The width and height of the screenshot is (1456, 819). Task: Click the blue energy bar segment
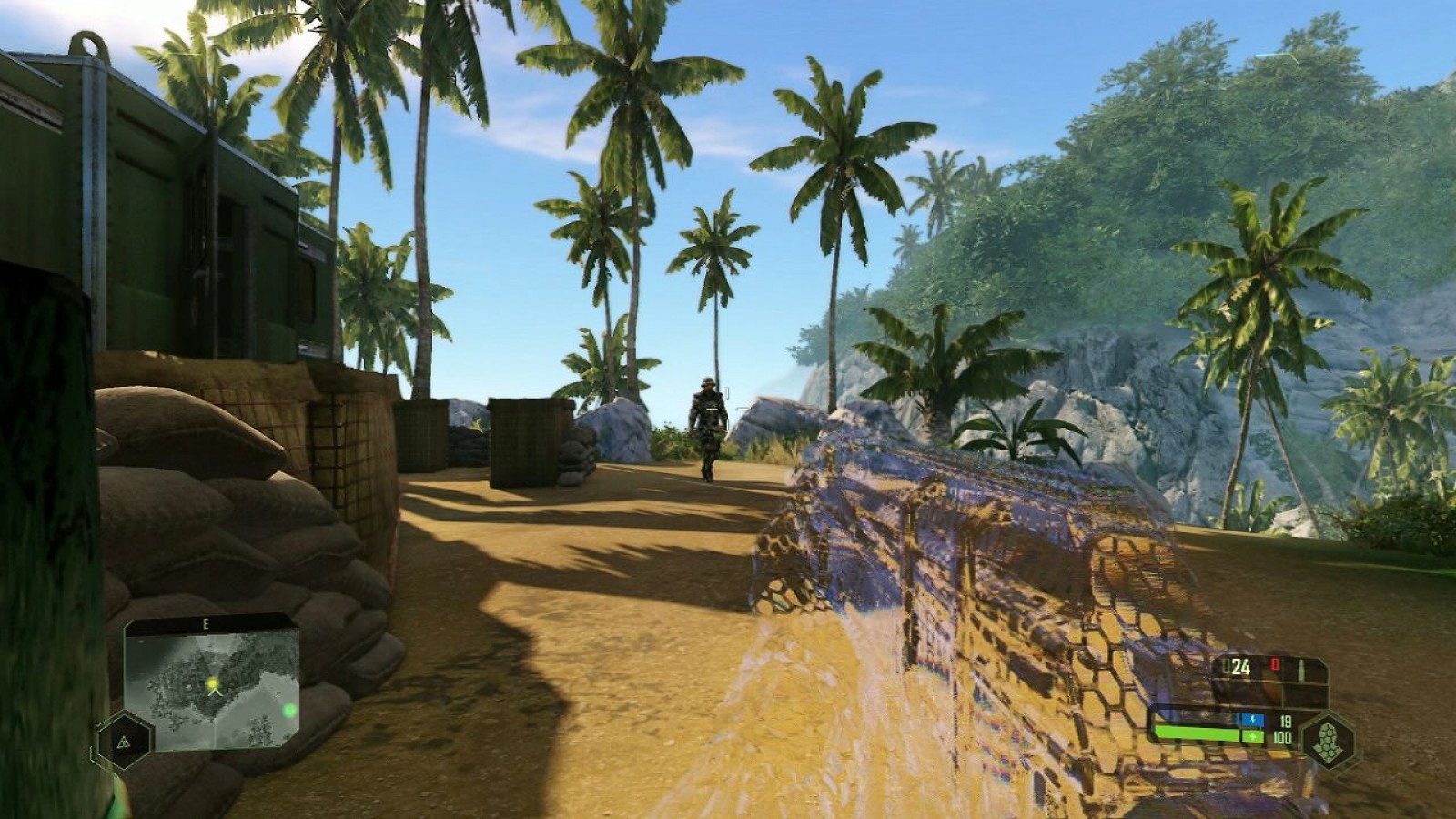click(1239, 720)
